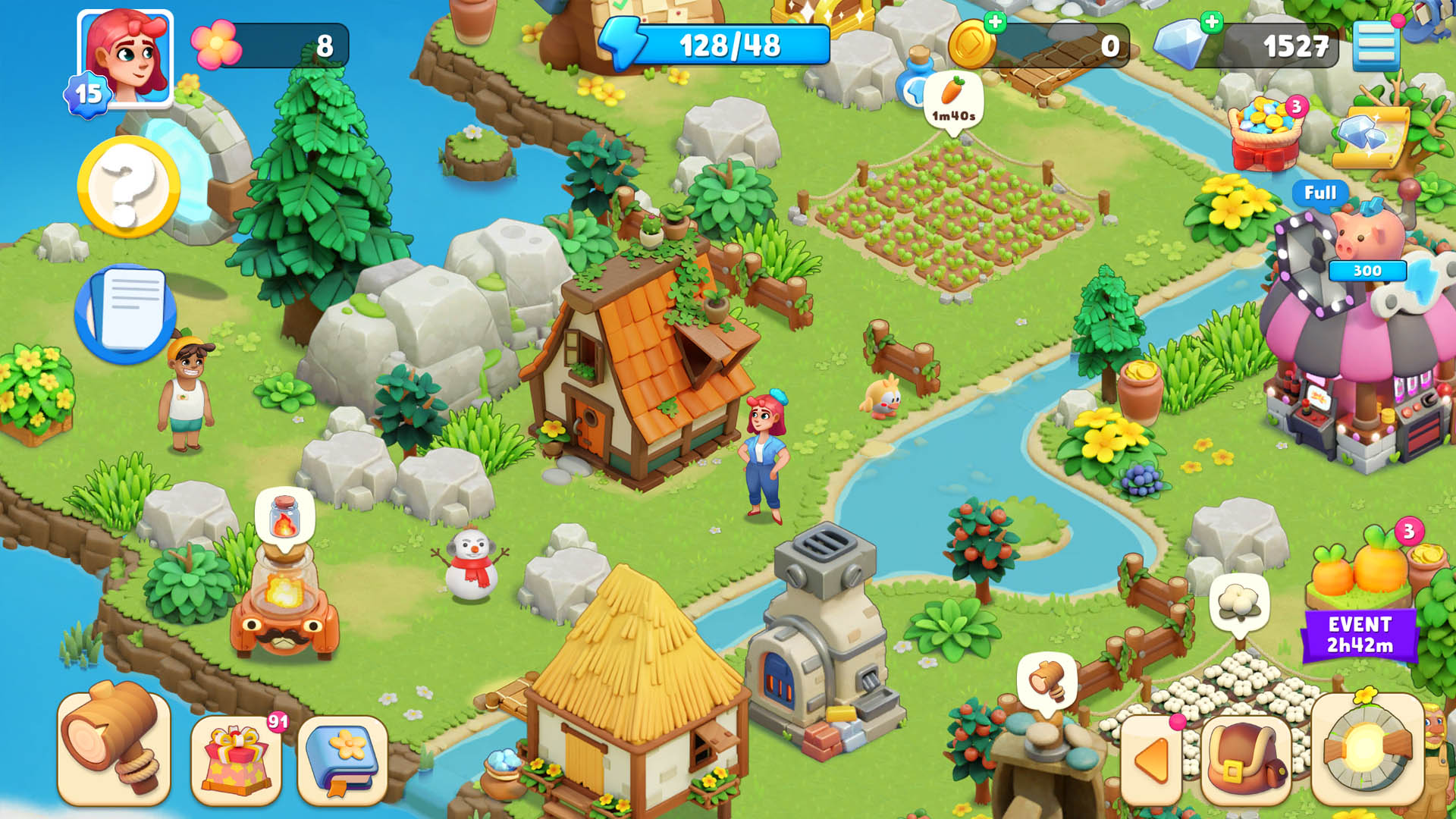Tap the yellow question mark button
Screen dimensions: 1456x819
click(x=127, y=187)
